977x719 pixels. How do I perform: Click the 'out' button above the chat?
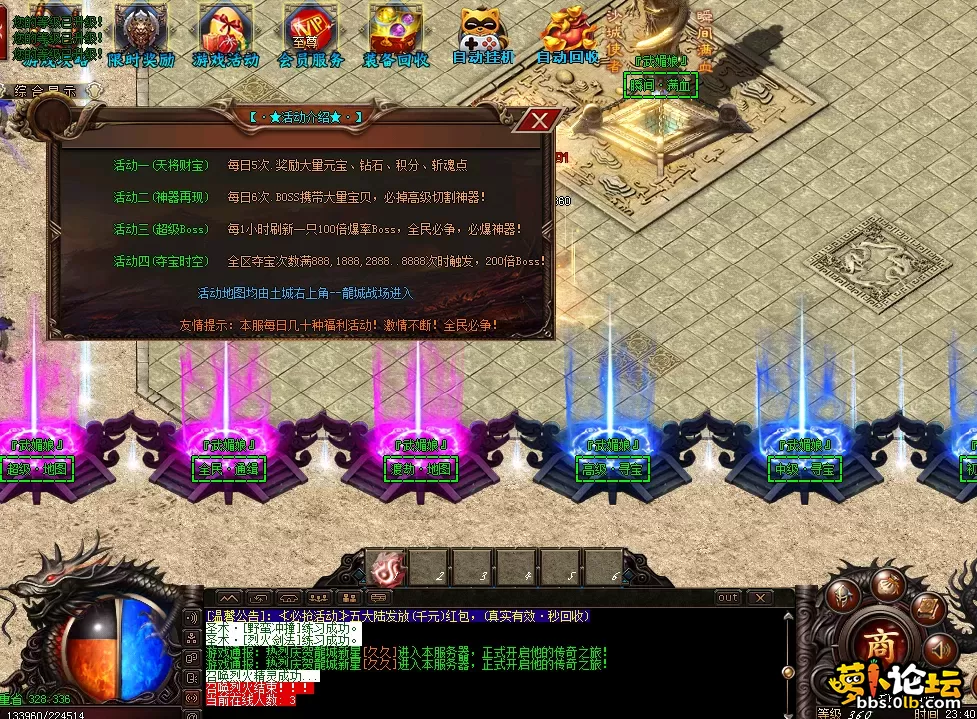[727, 598]
